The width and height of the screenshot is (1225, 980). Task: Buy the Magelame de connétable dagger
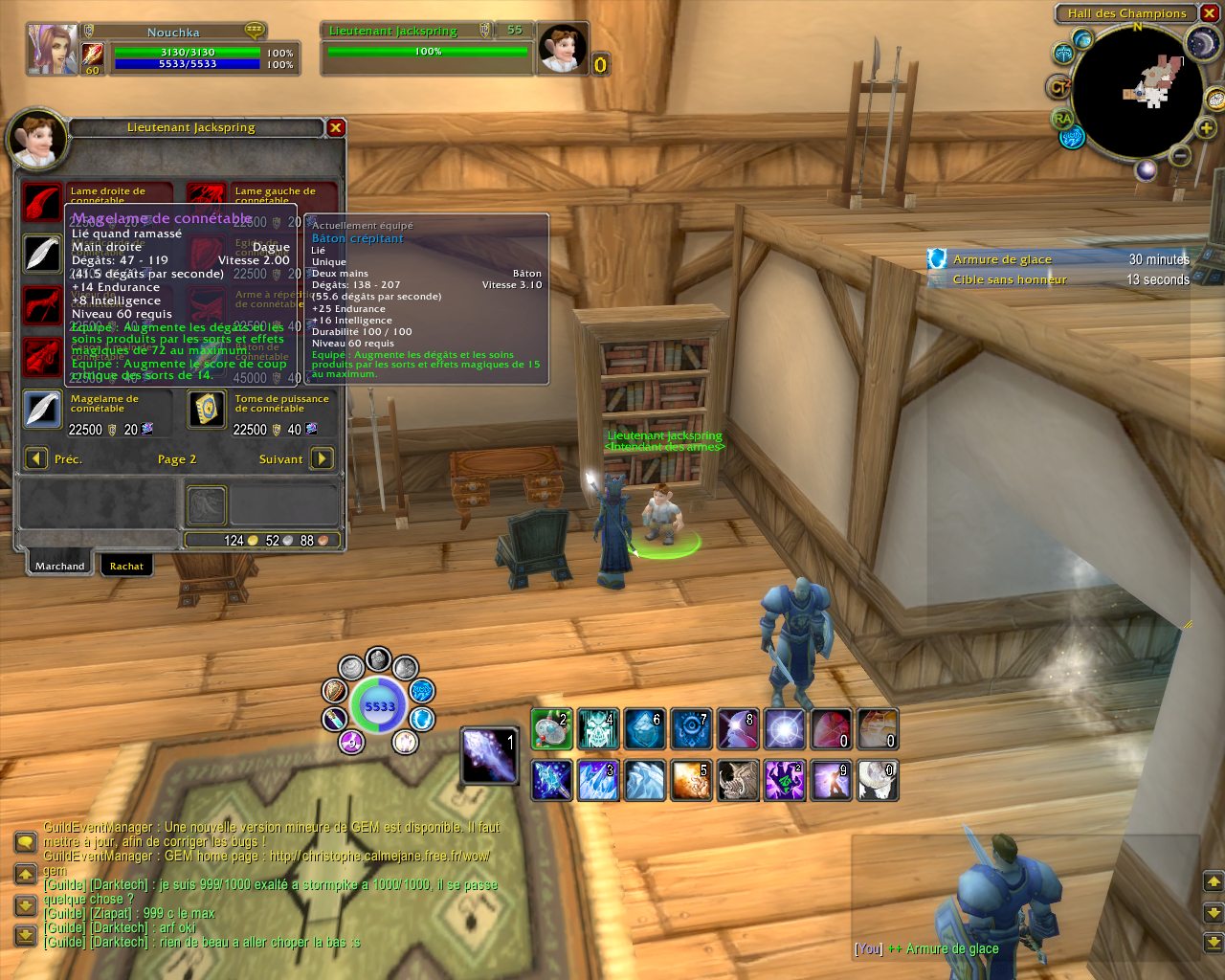pyautogui.click(x=42, y=409)
